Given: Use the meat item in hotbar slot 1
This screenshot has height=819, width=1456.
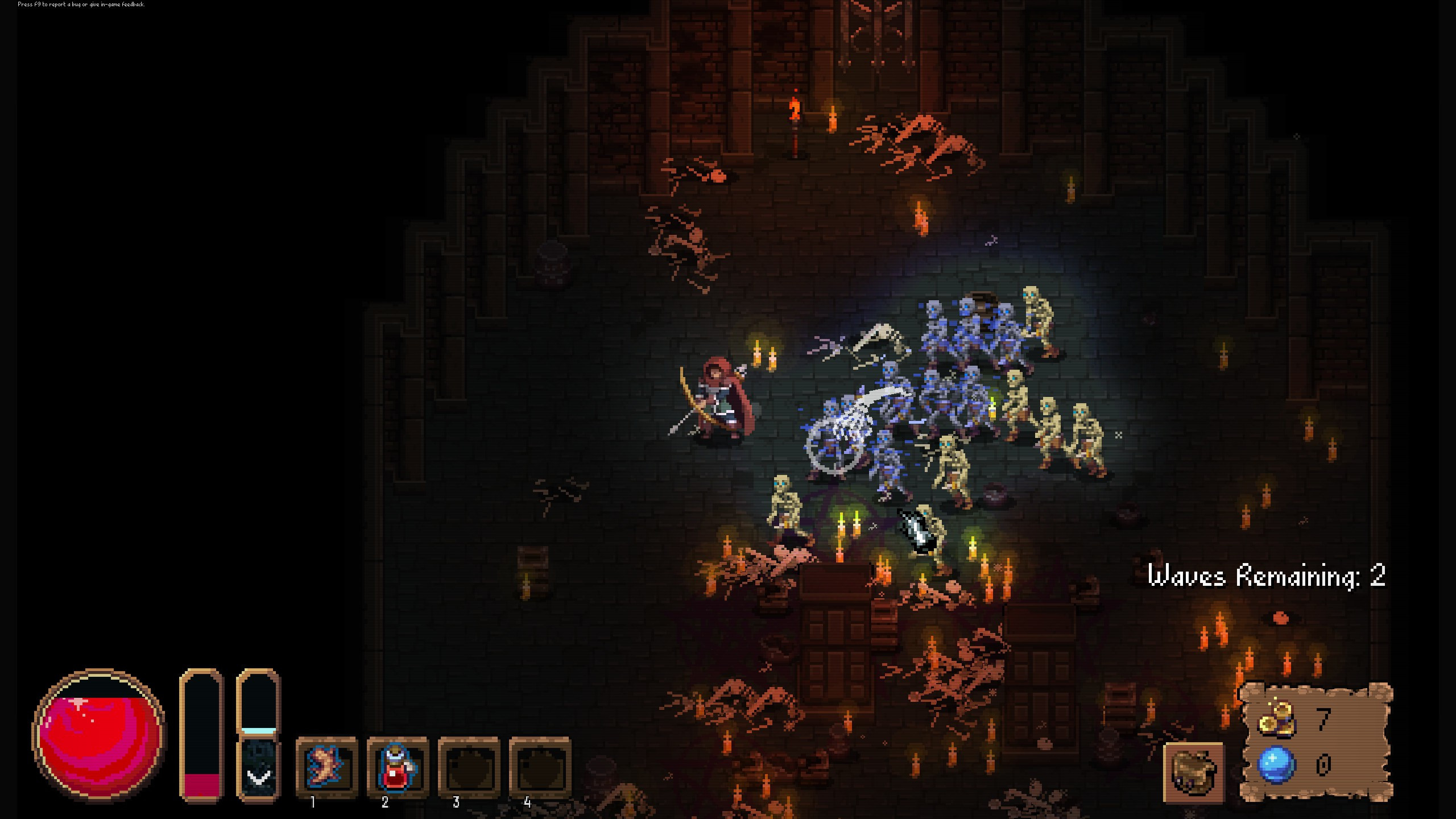Looking at the screenshot, I should coord(326,766).
